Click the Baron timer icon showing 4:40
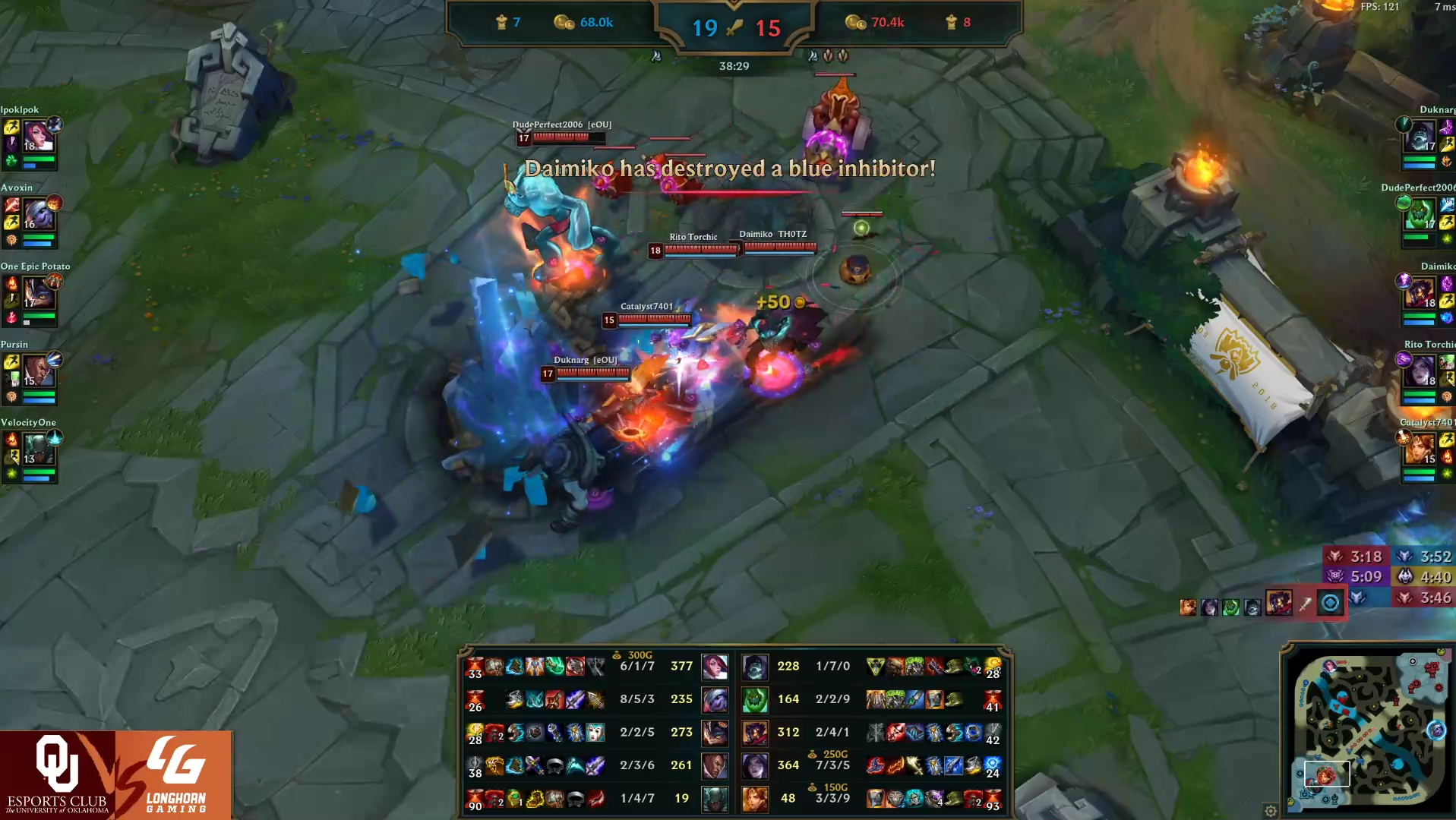 [x=1406, y=576]
